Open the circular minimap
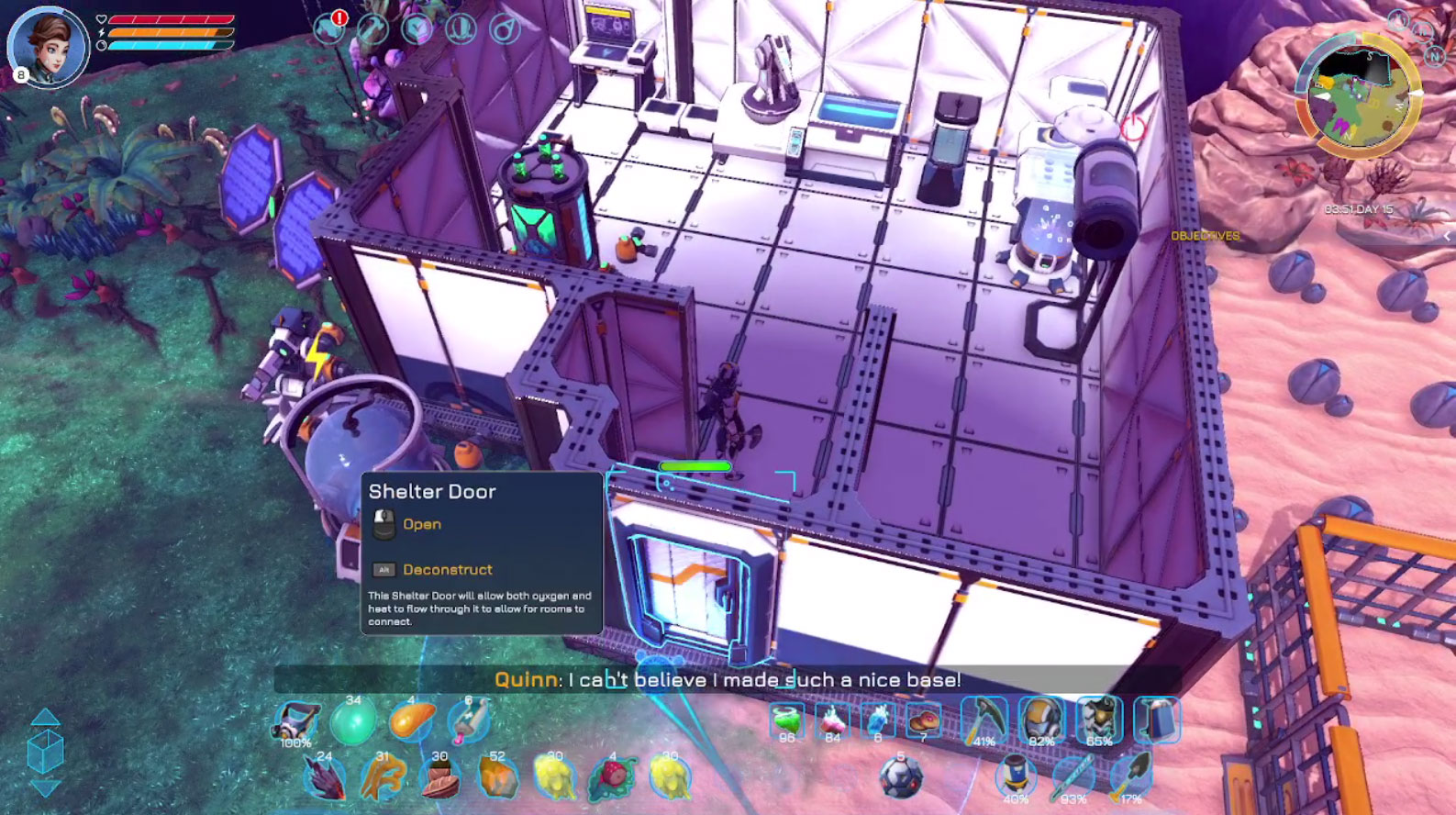This screenshot has height=815, width=1456. click(x=1357, y=95)
